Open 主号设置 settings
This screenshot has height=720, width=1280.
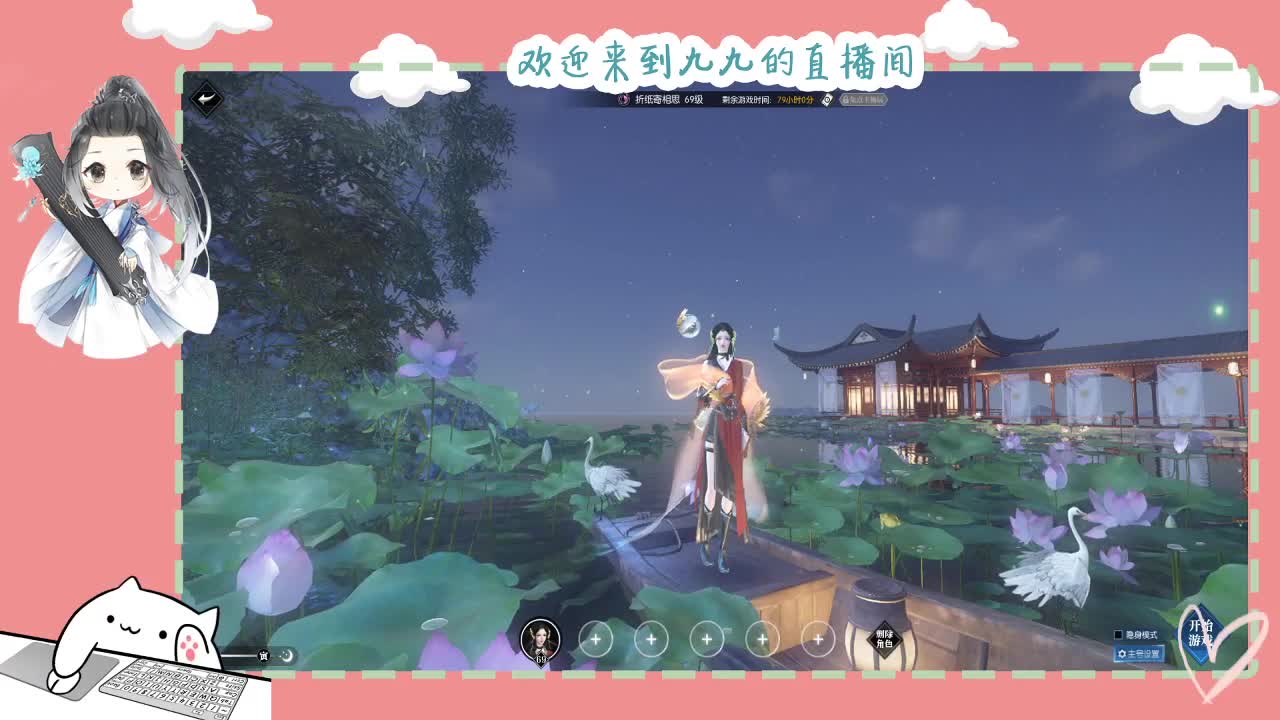click(1138, 655)
